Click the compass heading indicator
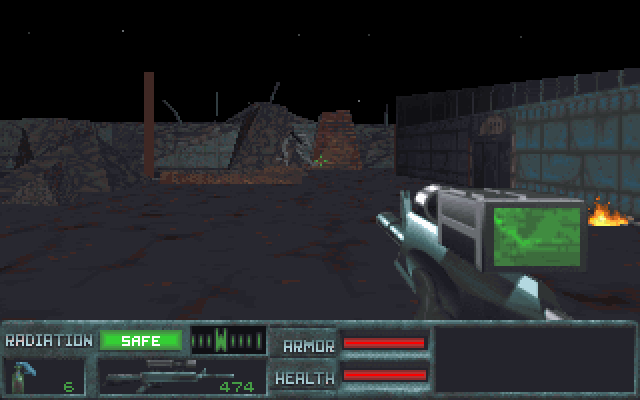The height and width of the screenshot is (400, 640). [227, 340]
